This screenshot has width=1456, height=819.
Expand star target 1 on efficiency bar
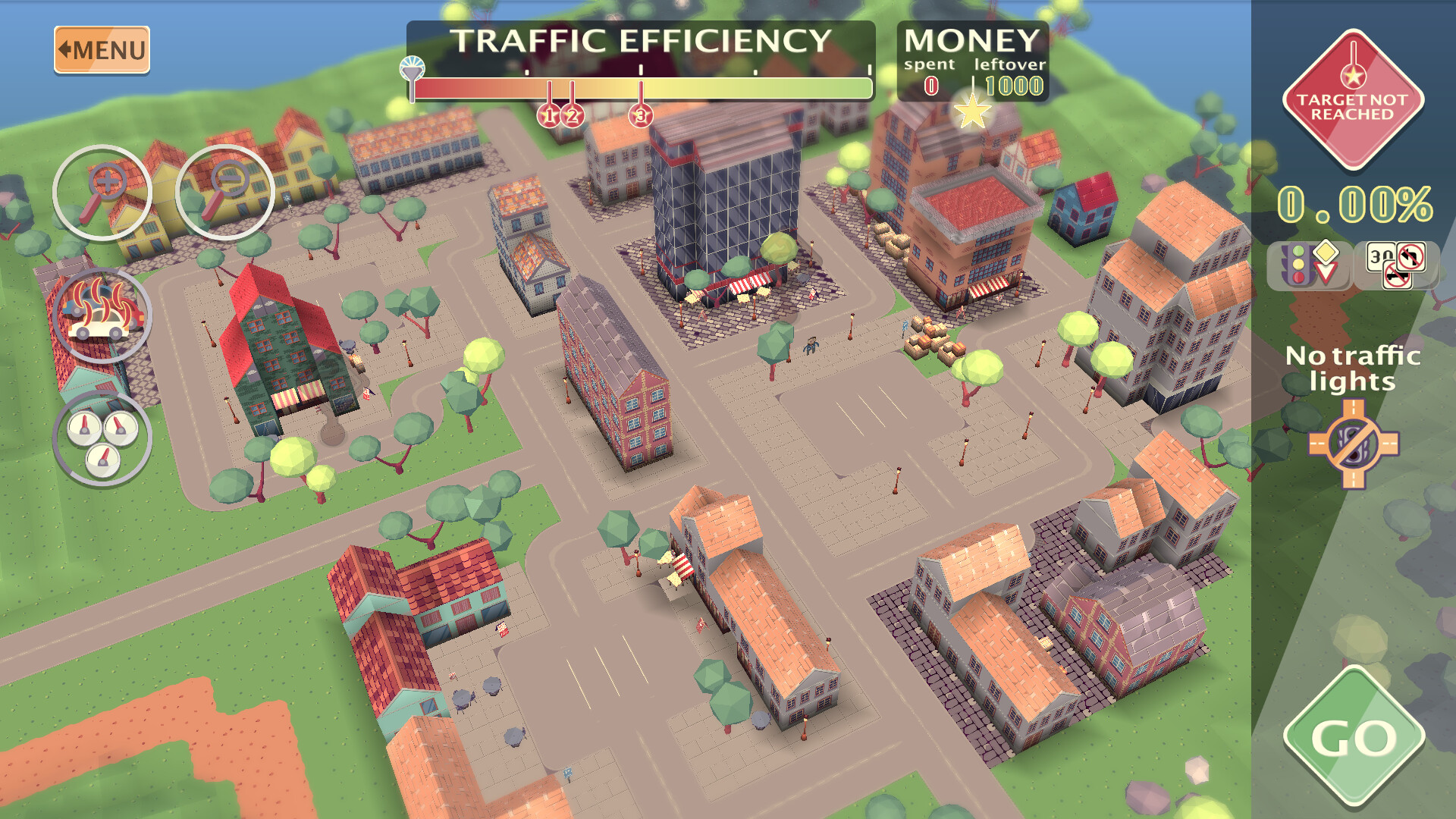pyautogui.click(x=548, y=115)
